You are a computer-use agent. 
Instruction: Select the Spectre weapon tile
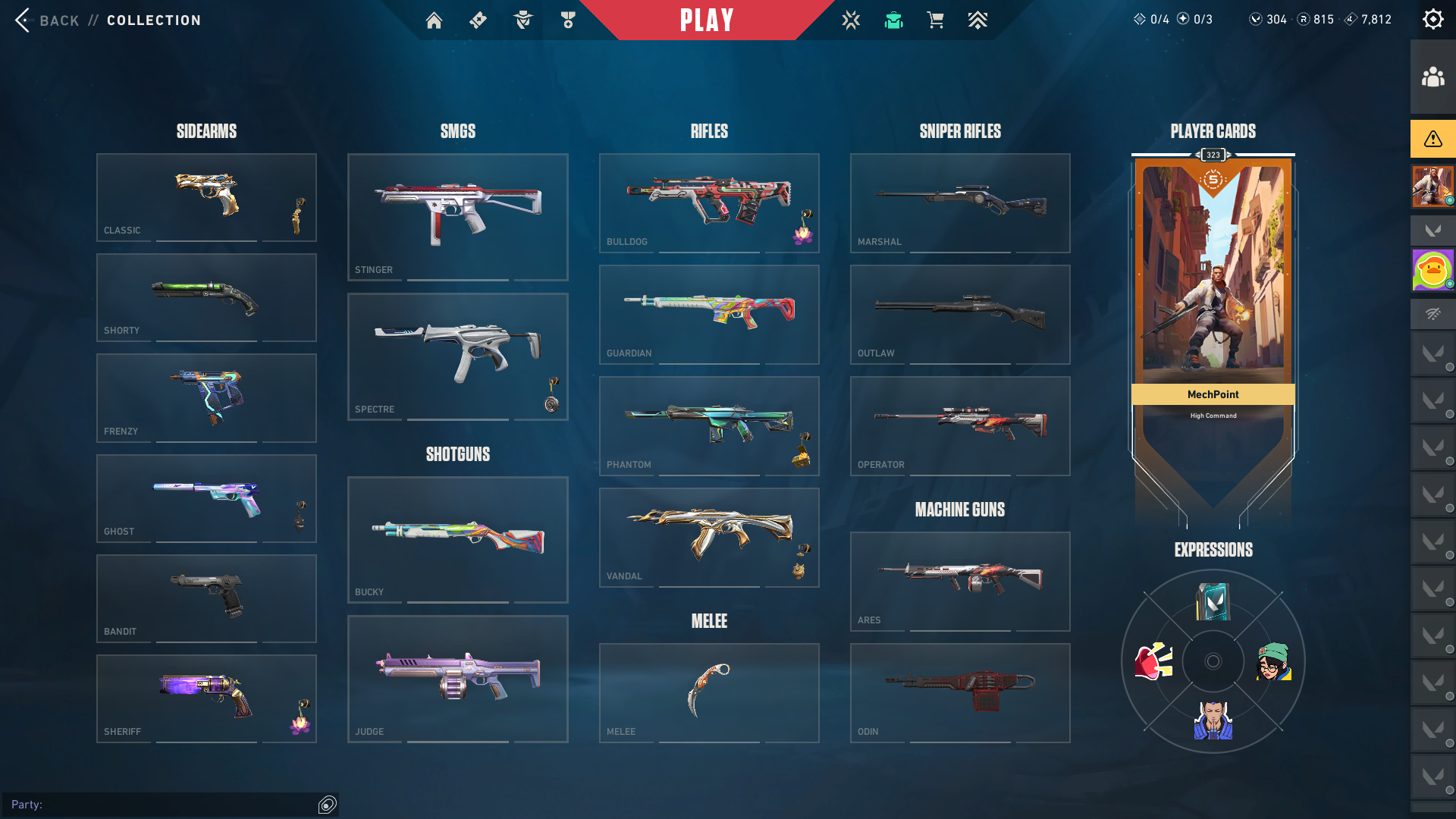tap(457, 356)
